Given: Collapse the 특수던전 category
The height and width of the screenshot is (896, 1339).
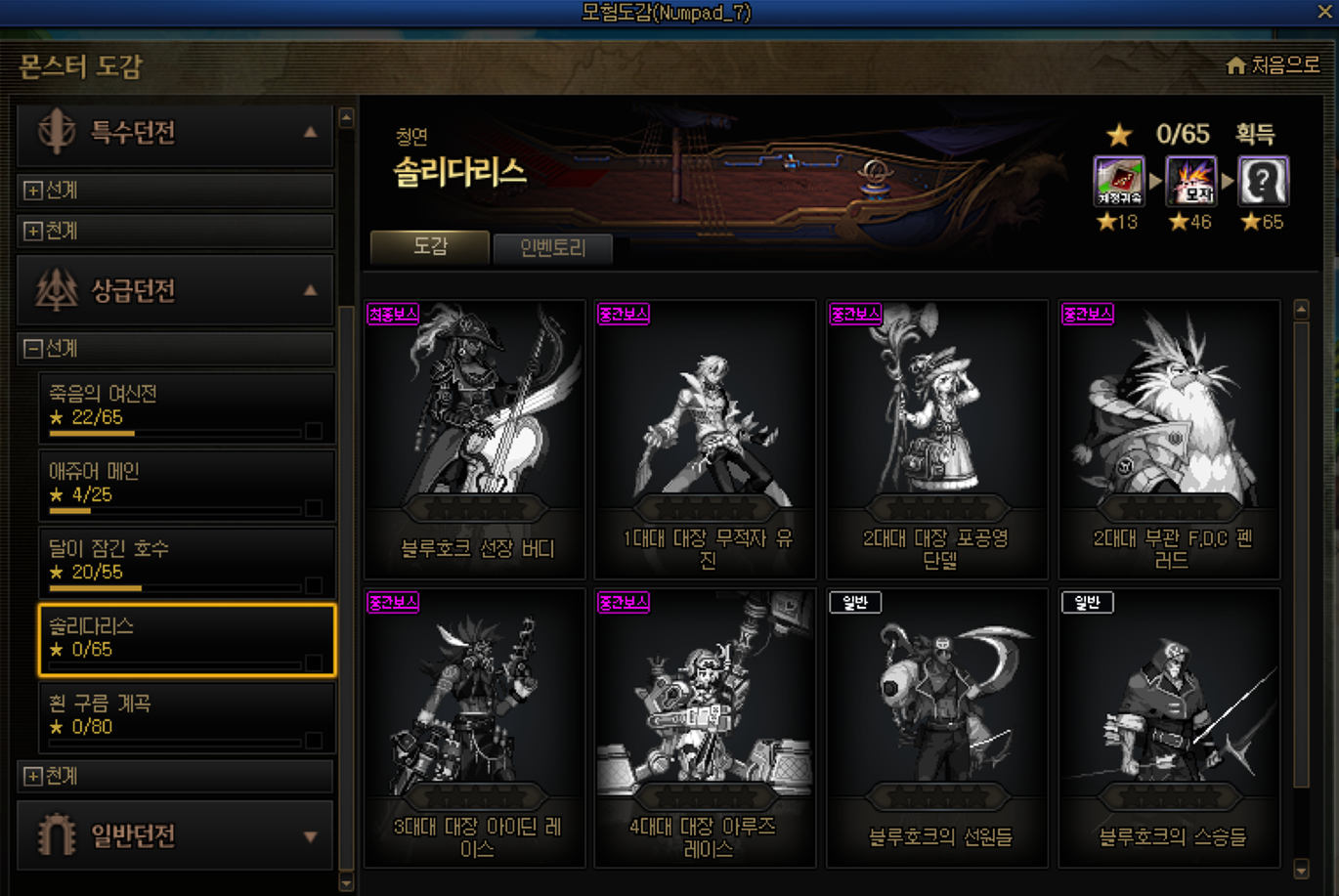Looking at the screenshot, I should (x=310, y=132).
